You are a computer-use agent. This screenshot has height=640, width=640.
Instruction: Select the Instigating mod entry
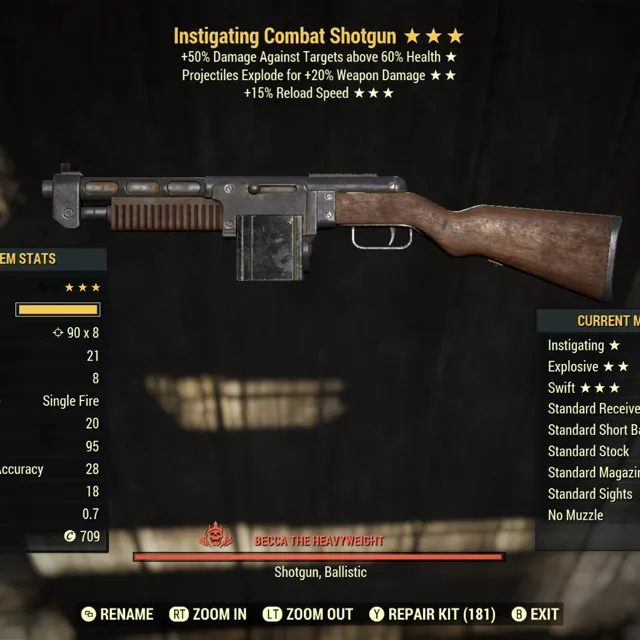point(584,345)
